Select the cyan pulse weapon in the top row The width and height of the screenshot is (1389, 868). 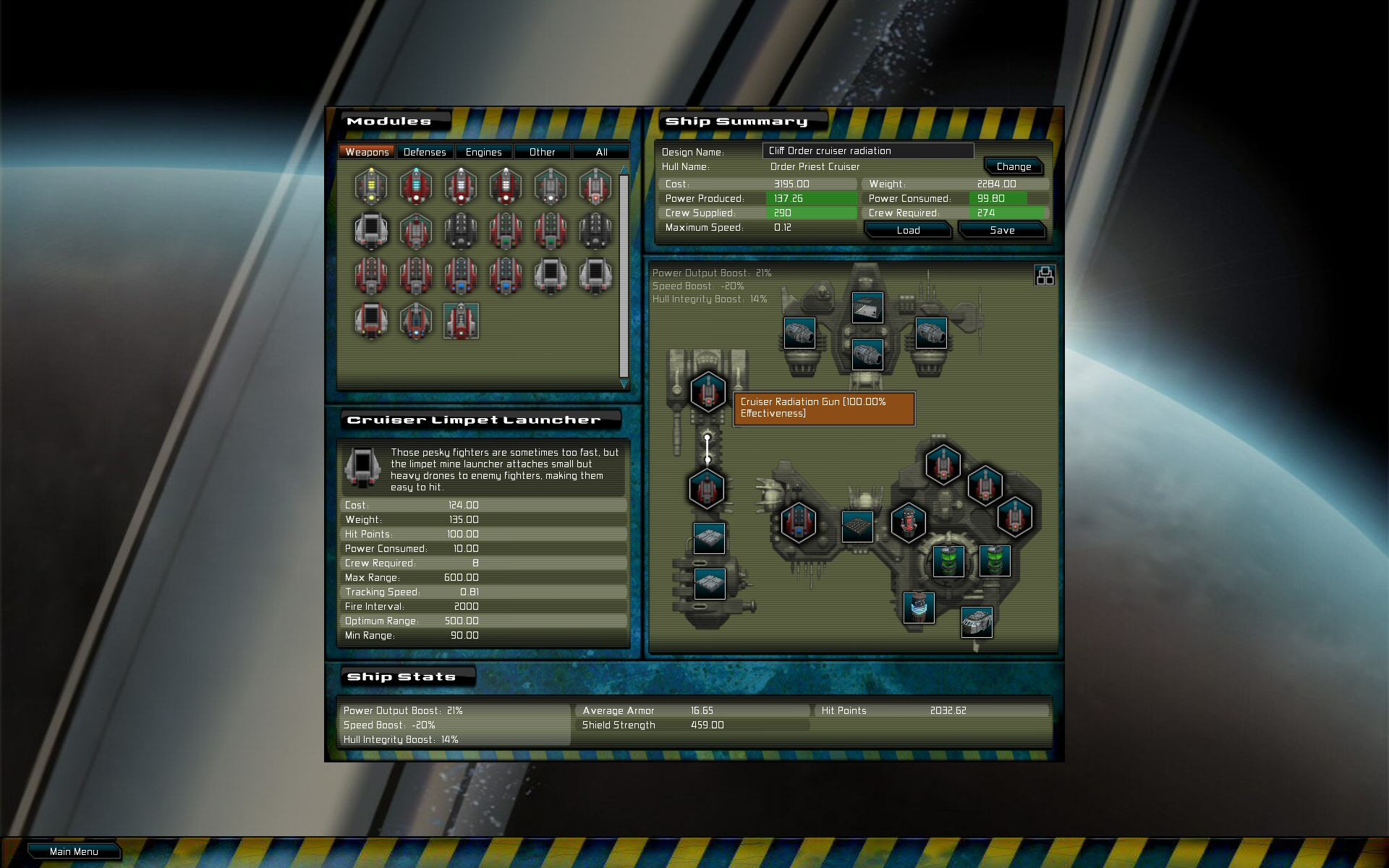pos(417,184)
